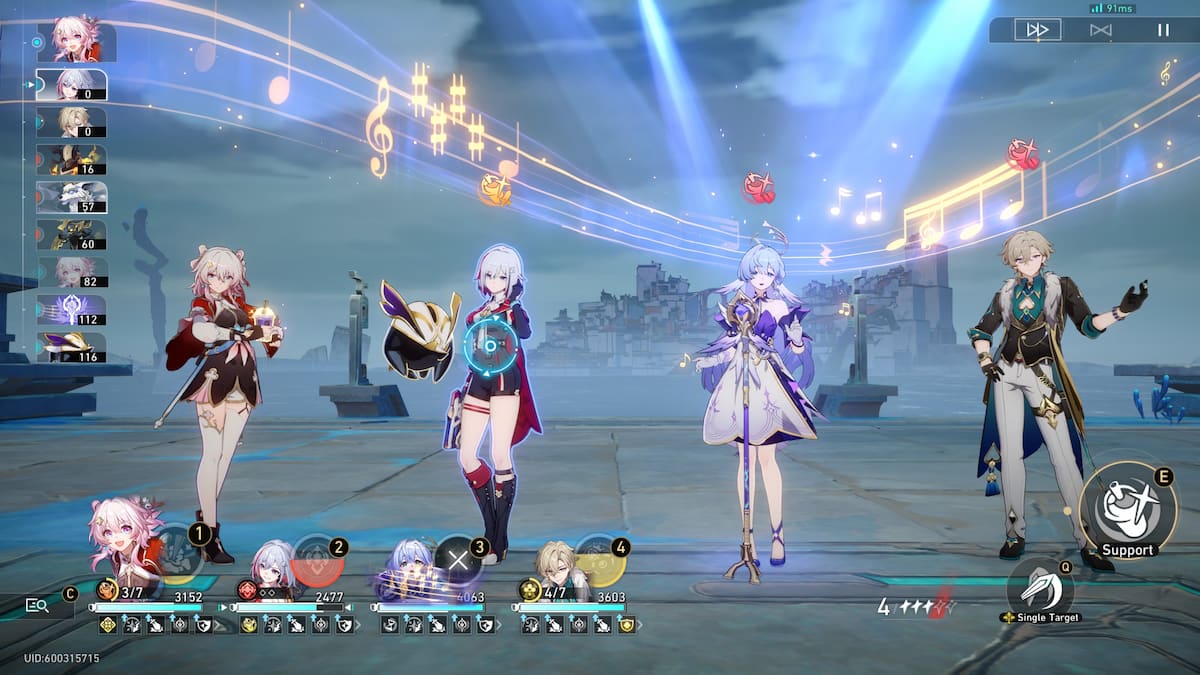This screenshot has height=675, width=1200.
Task: Activate Topaz's red ultimate numbered 2
Action: (318, 560)
